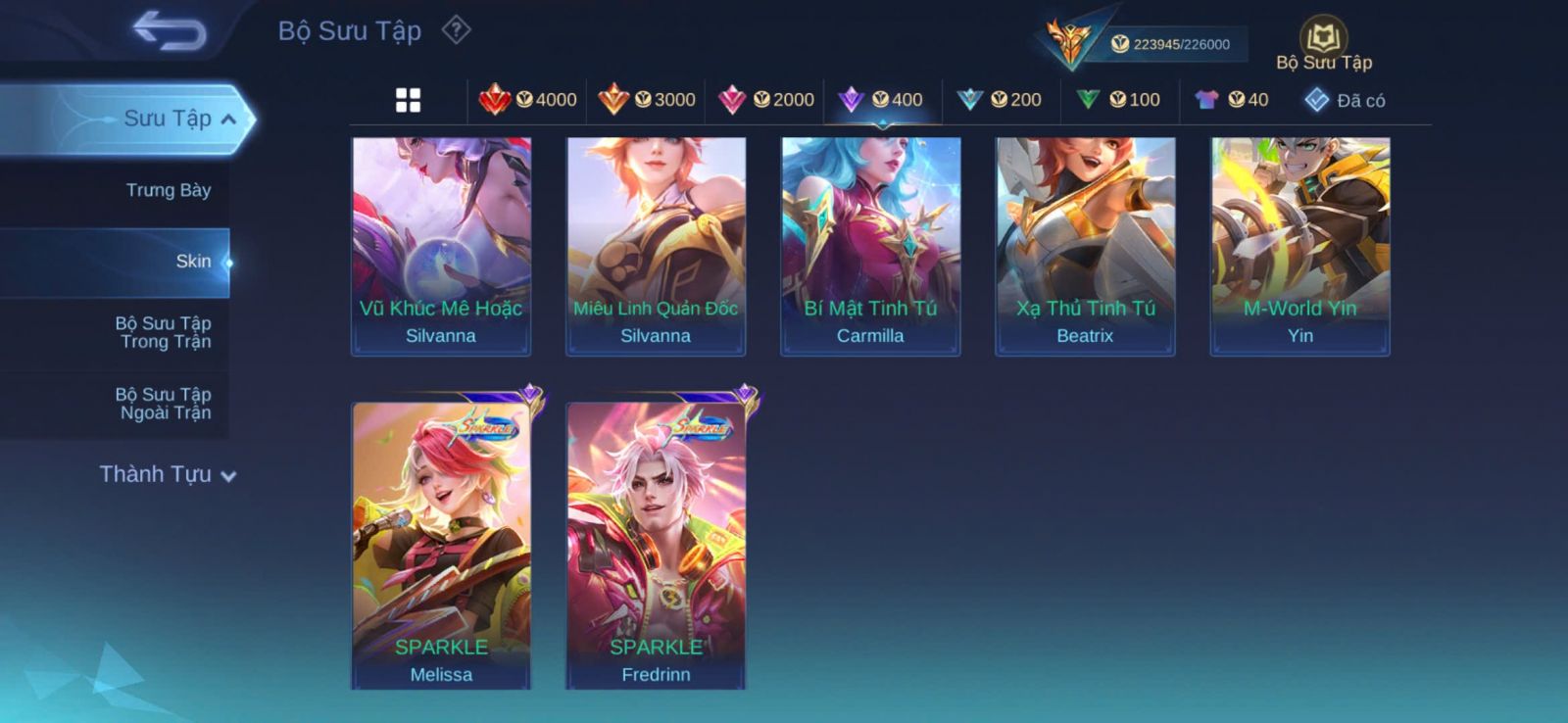Choose the SPARKLE Melissa skin card
Image resolution: width=1568 pixels, height=723 pixels.
(441, 545)
